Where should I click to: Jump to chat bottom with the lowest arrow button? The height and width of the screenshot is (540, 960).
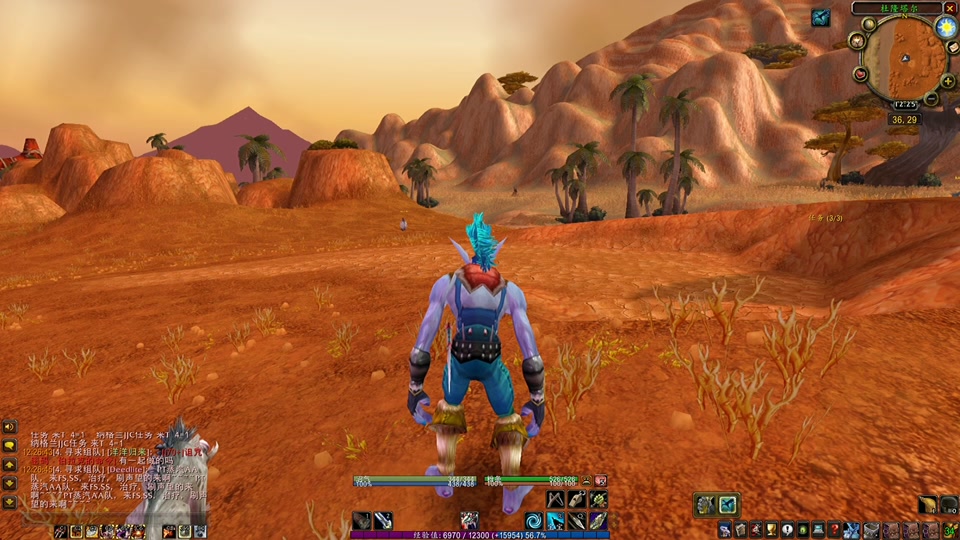click(x=9, y=502)
